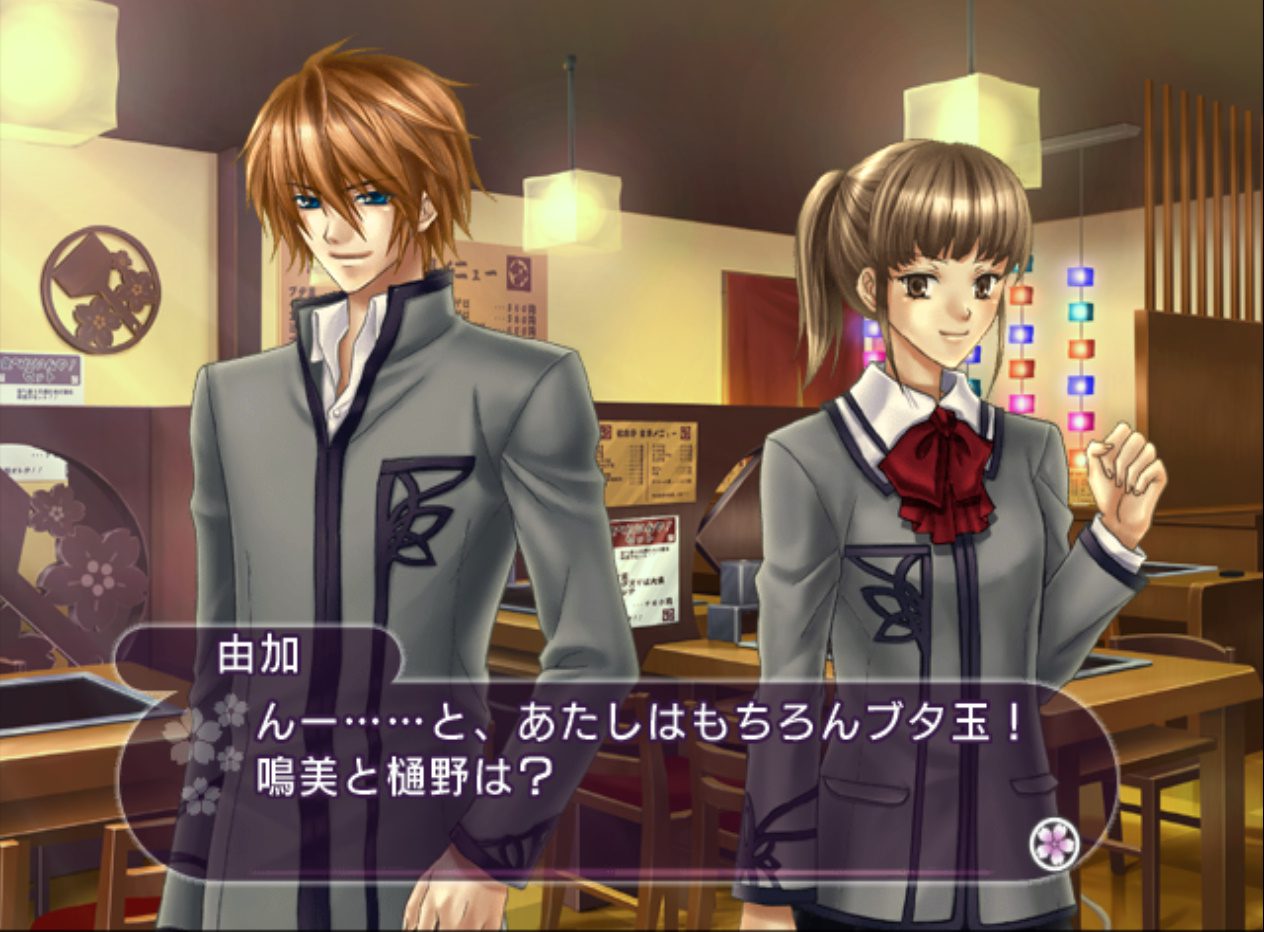This screenshot has width=1264, height=932.
Task: Click the cherry blossom advance-text icon
Action: (x=1054, y=845)
